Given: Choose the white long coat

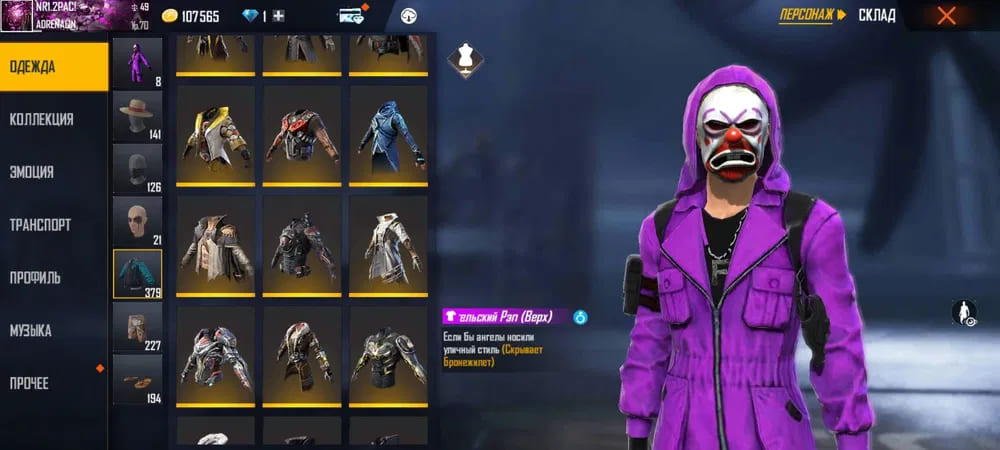Looking at the screenshot, I should (388, 245).
